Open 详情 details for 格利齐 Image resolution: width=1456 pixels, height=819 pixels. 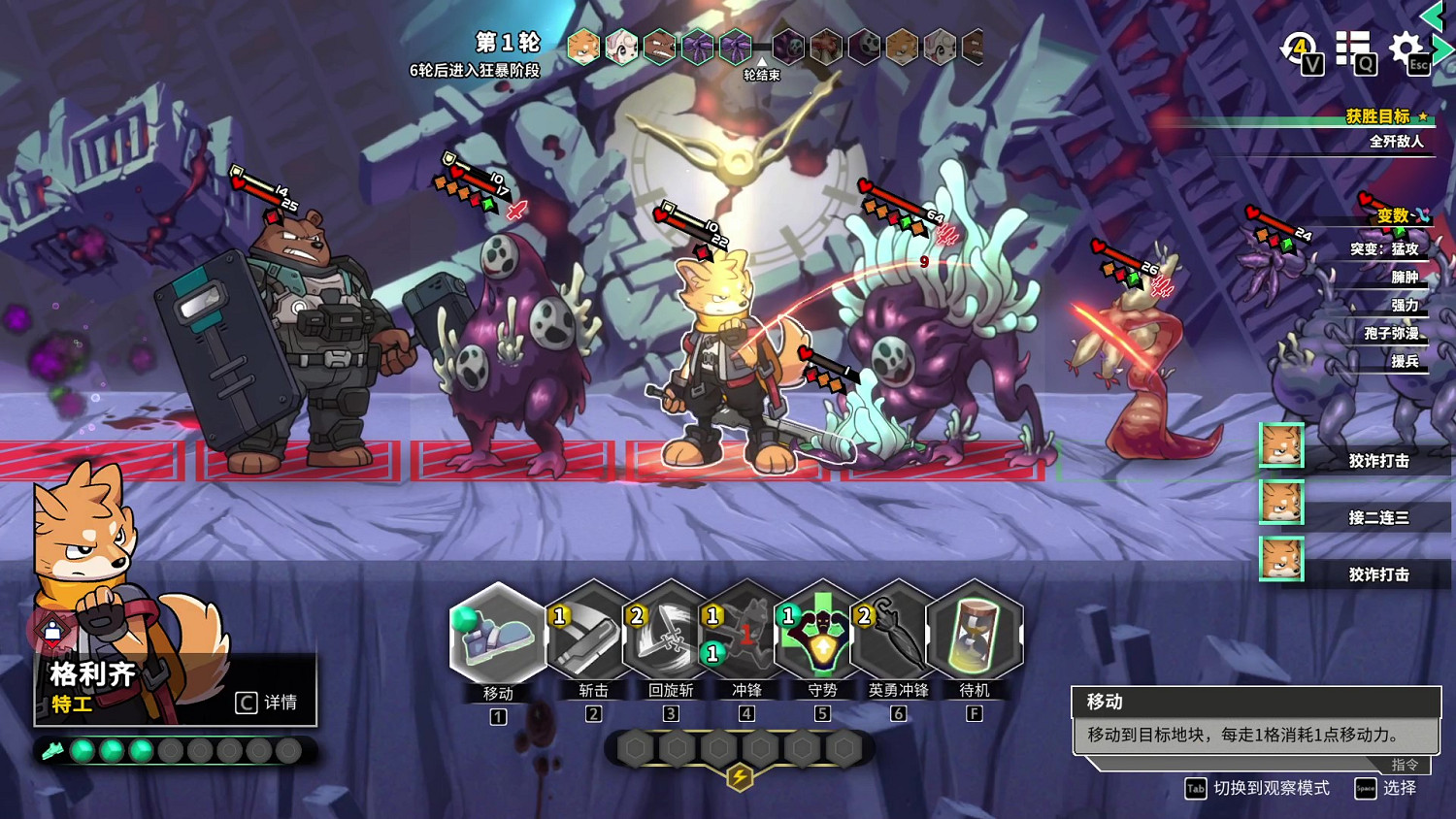pos(268,702)
